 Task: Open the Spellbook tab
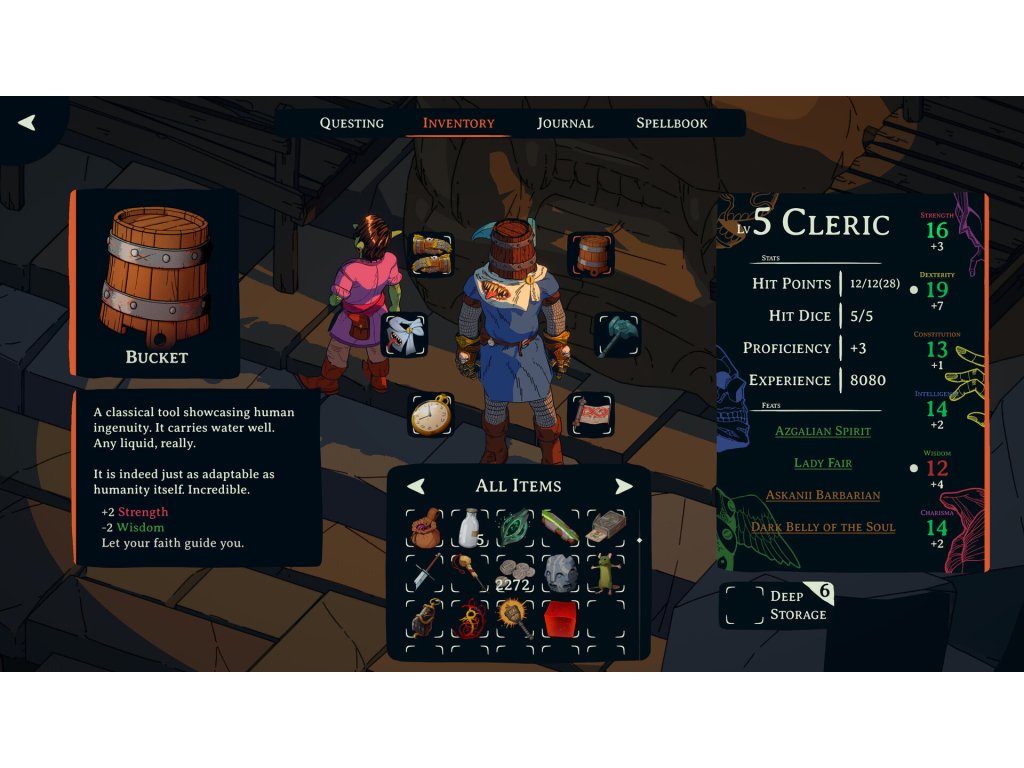[x=671, y=123]
